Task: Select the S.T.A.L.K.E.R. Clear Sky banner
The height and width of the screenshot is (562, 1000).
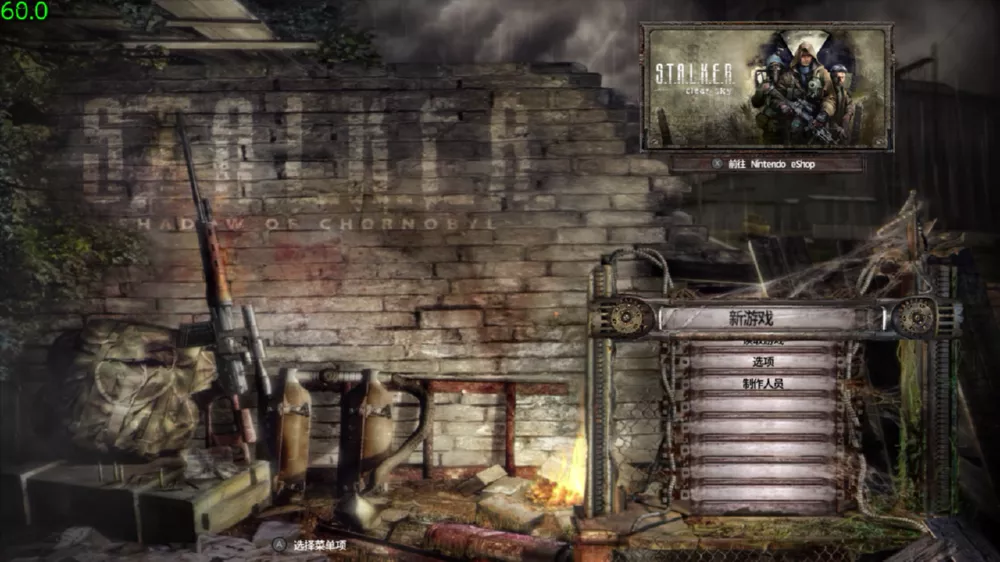Action: click(766, 87)
